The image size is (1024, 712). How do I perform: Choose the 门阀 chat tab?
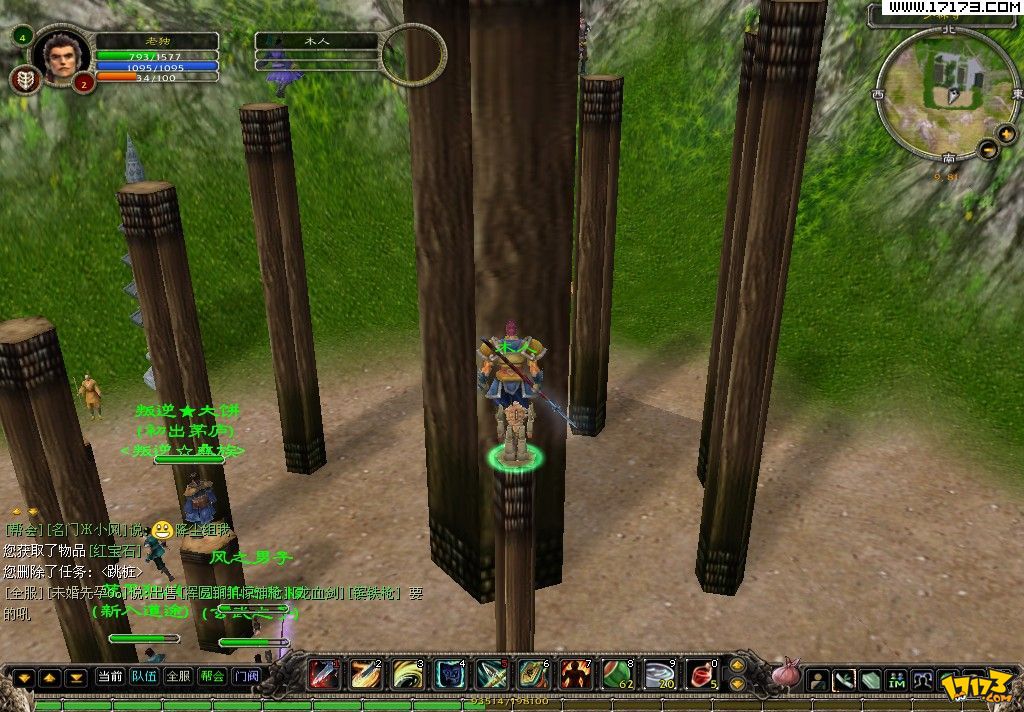click(x=246, y=676)
